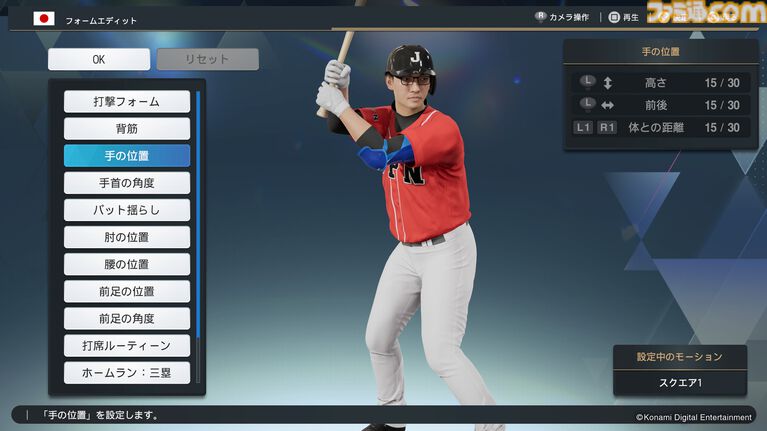Open the 腰の位置 setting
Image resolution: width=767 pixels, height=431 pixels.
click(127, 264)
